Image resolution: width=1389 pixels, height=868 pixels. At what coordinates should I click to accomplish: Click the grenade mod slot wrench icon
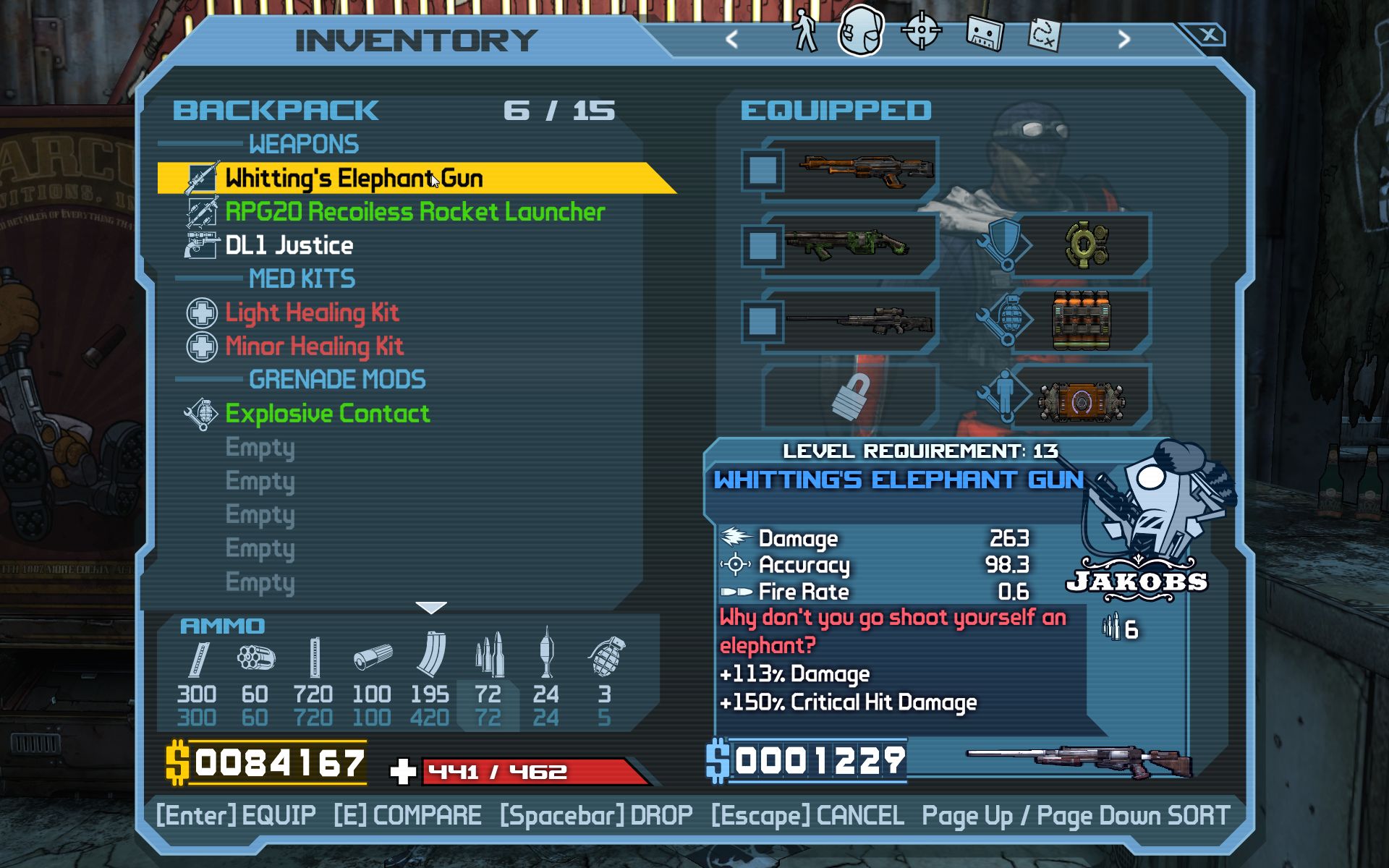(1006, 320)
